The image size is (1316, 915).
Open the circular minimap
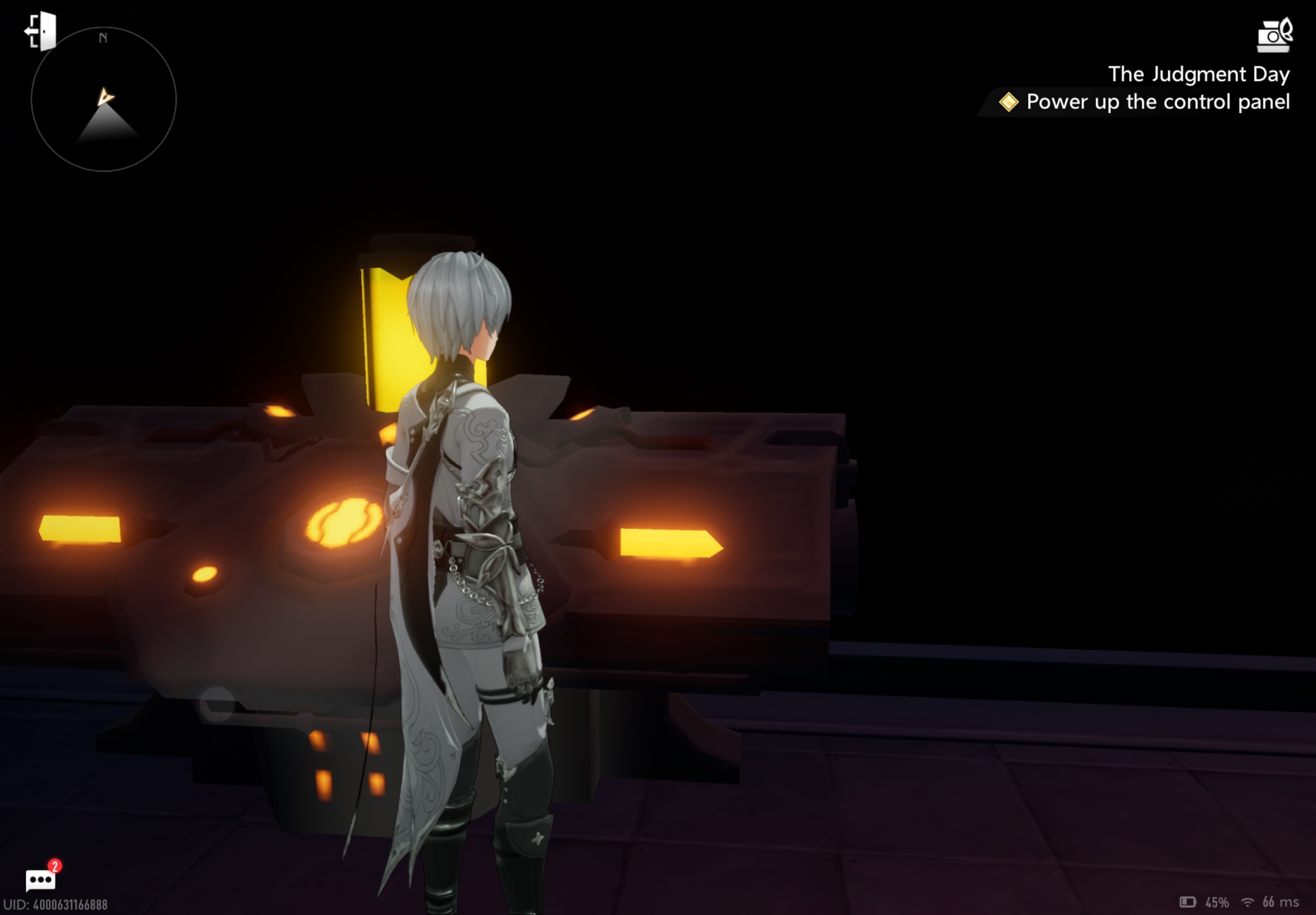pyautogui.click(x=104, y=99)
